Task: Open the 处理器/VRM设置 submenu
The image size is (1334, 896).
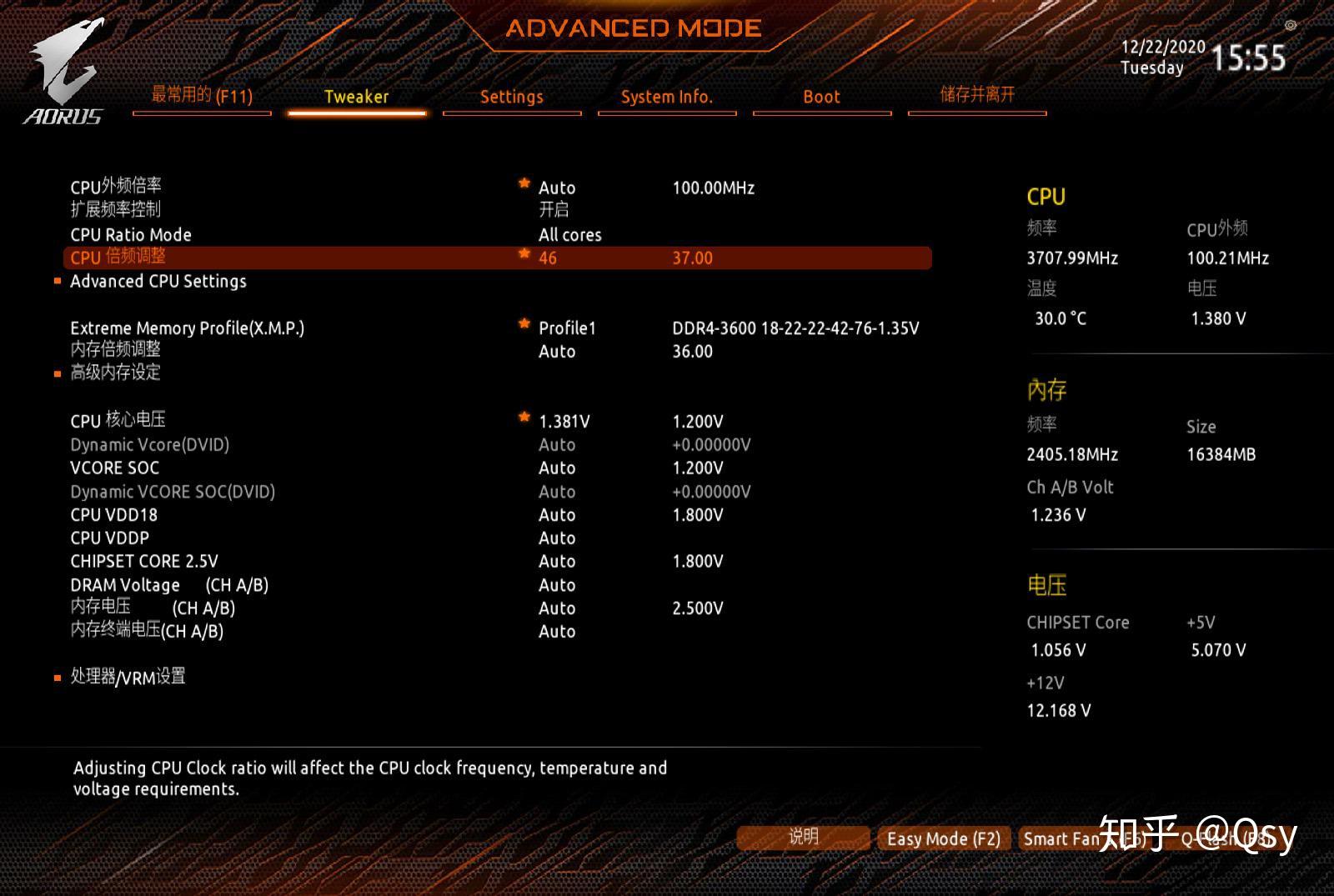Action: point(128,677)
